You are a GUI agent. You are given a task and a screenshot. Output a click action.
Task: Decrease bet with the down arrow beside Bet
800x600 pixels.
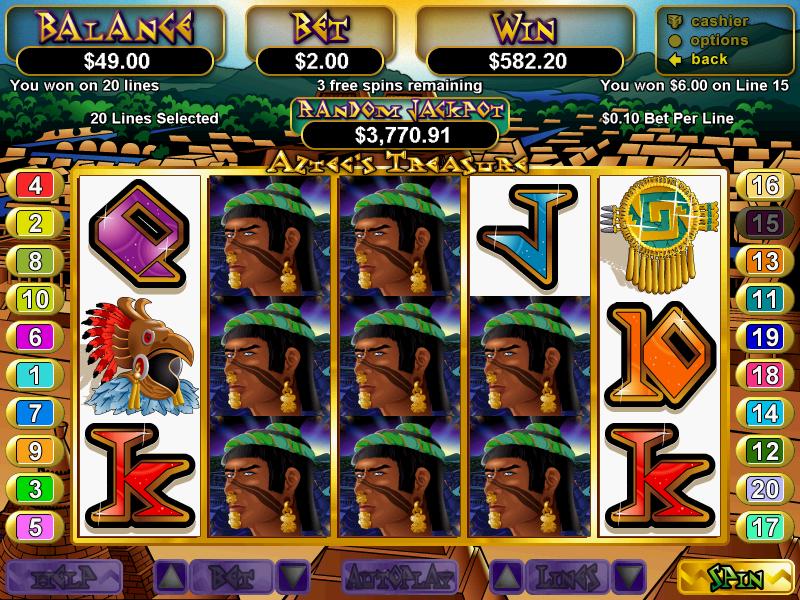(291, 577)
